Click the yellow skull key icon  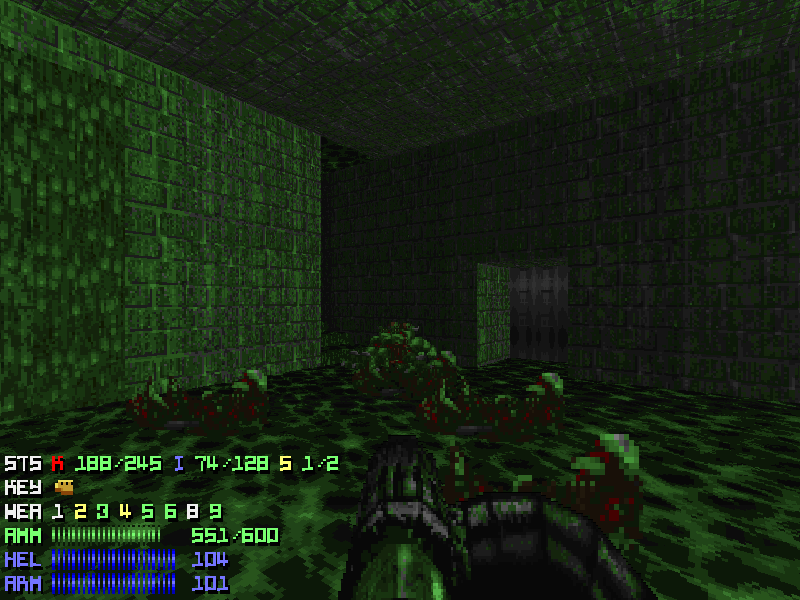click(x=65, y=488)
